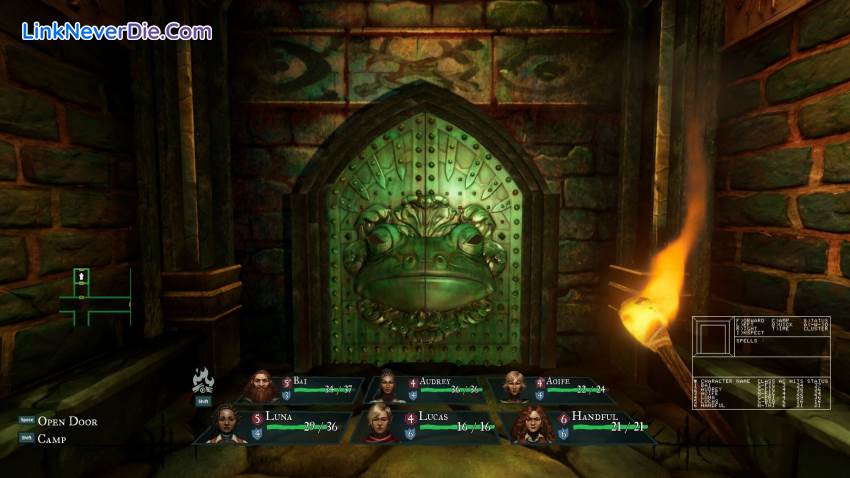Select Handful's party portrait
850x478 pixels.
(531, 424)
